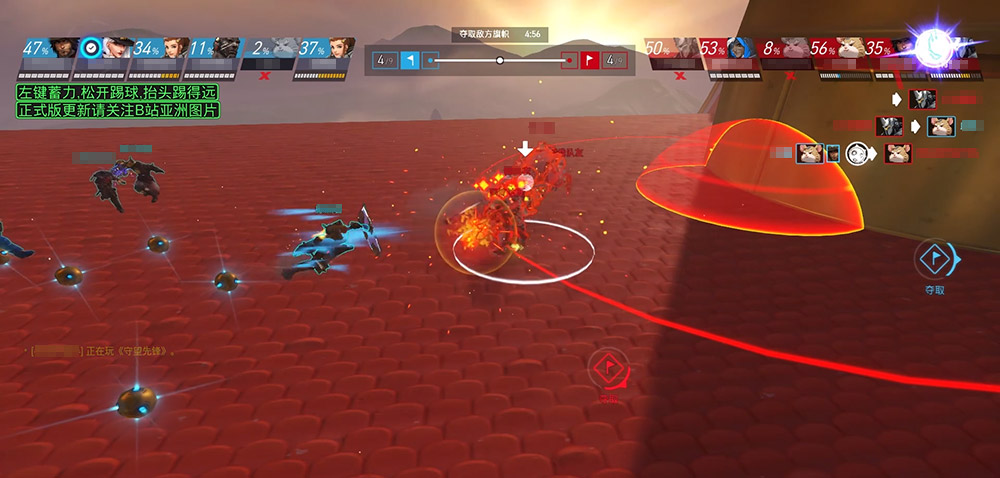Screen dimensions: 1000x478
Task: Select the blue portrait with ultimate-ready checkmark
Action: pos(119,49)
